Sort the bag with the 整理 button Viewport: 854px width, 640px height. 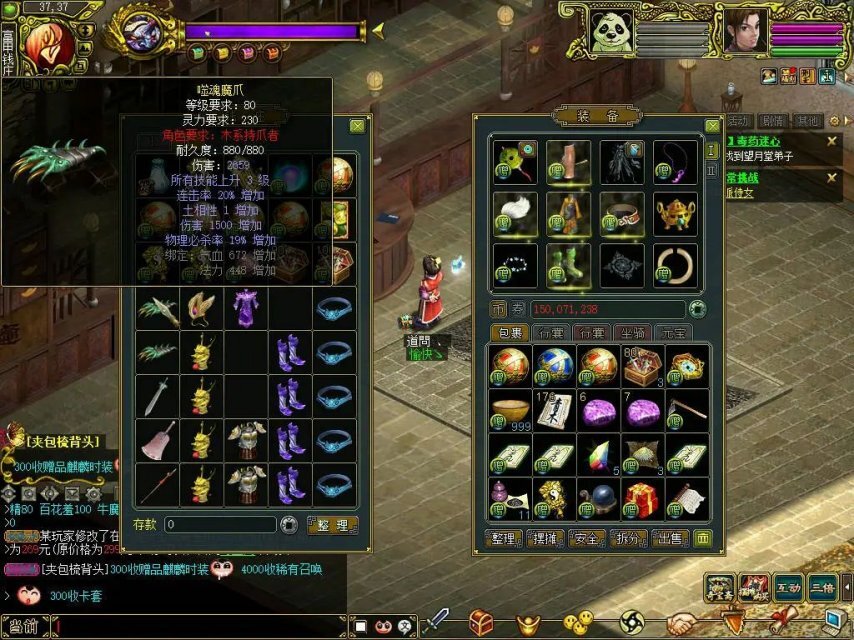[x=504, y=539]
